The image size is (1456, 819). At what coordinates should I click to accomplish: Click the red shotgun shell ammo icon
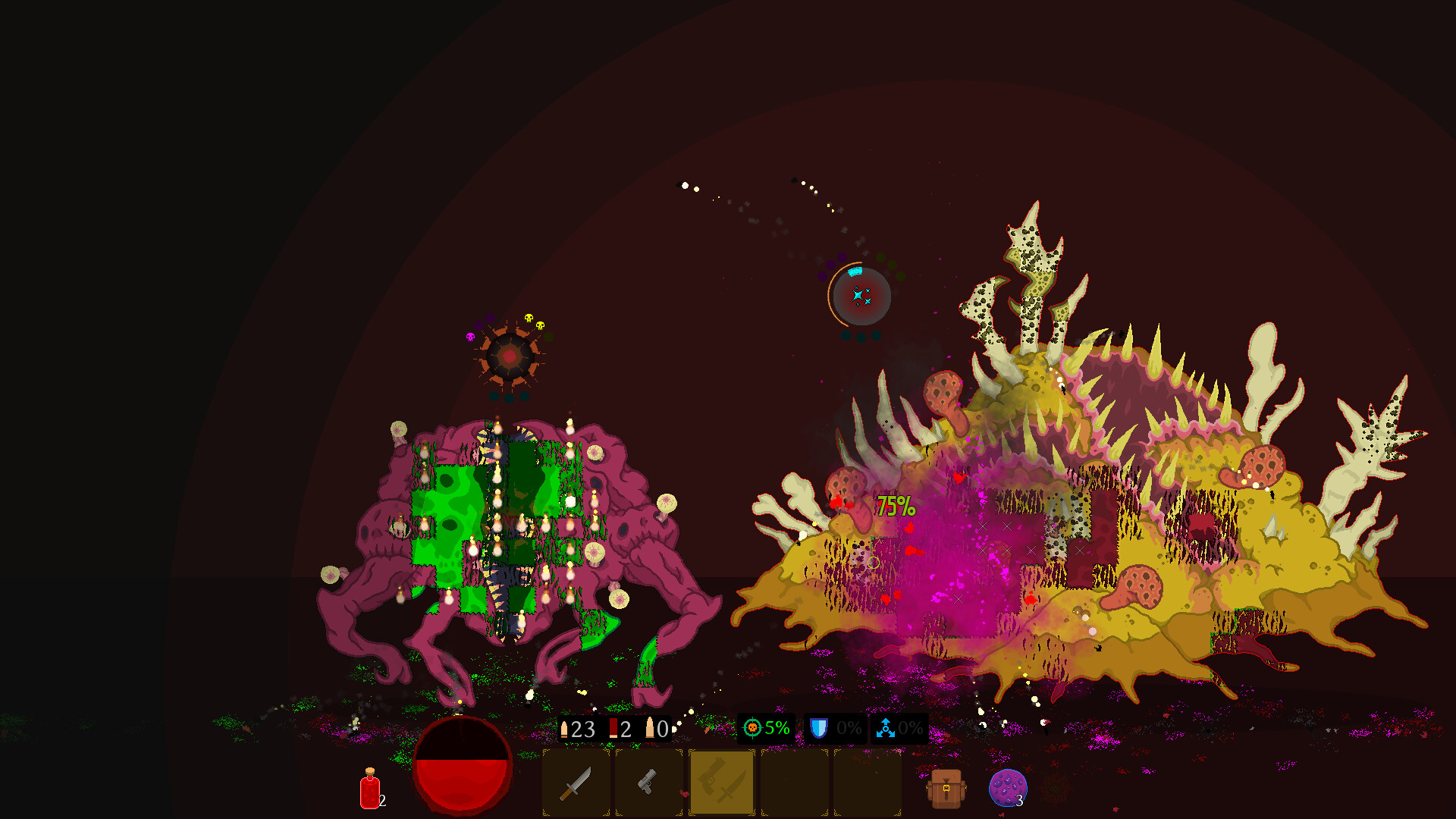coord(612,728)
